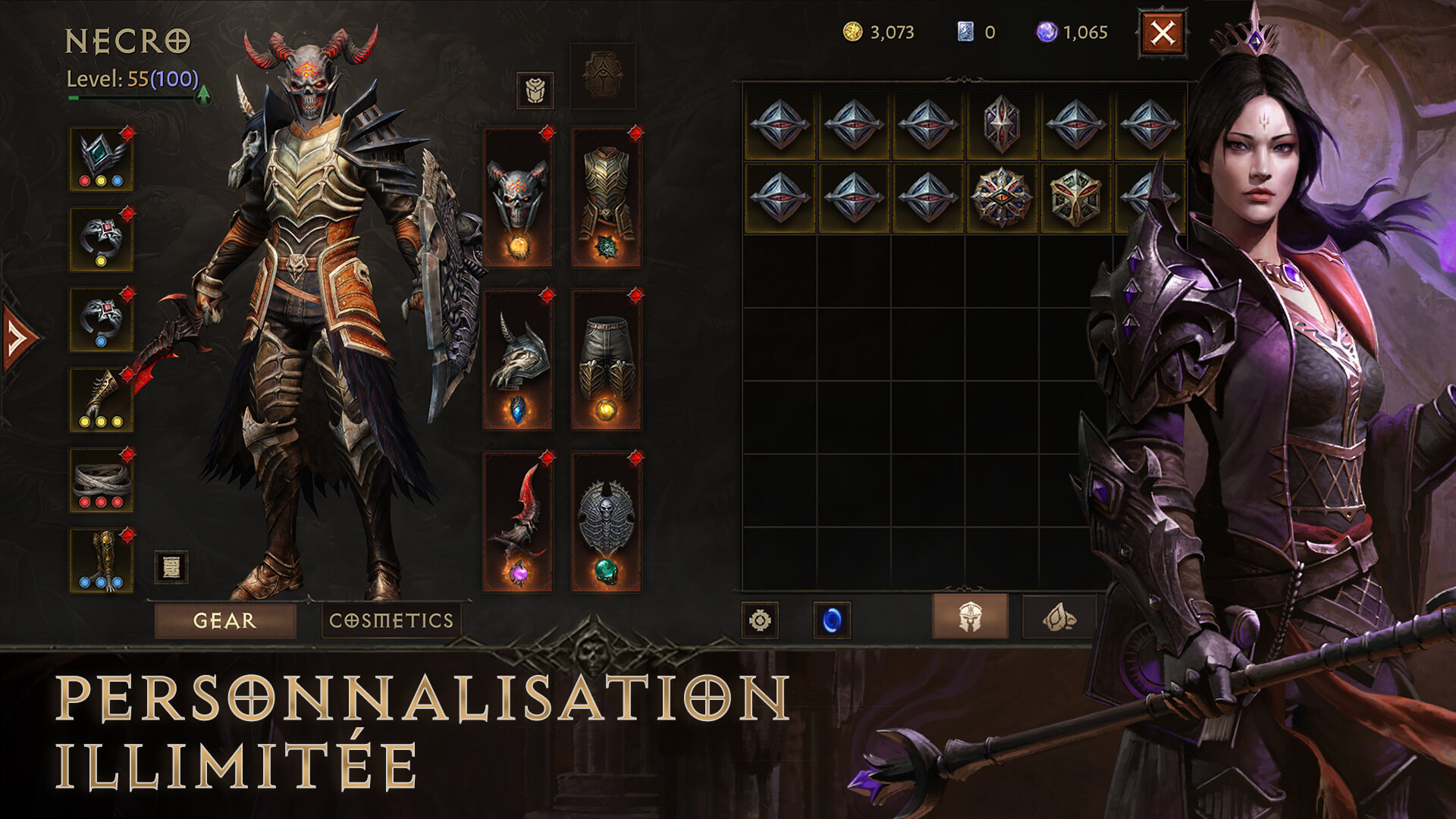The height and width of the screenshot is (819, 1456).
Task: Choose the equipped spiked shoulder pauldron
Action: (518, 359)
